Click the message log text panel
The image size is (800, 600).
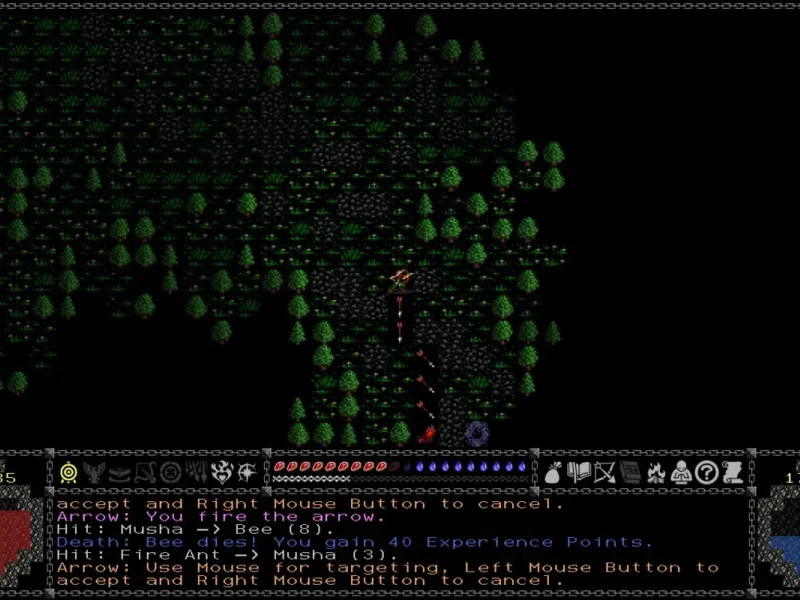pyautogui.click(x=400, y=541)
